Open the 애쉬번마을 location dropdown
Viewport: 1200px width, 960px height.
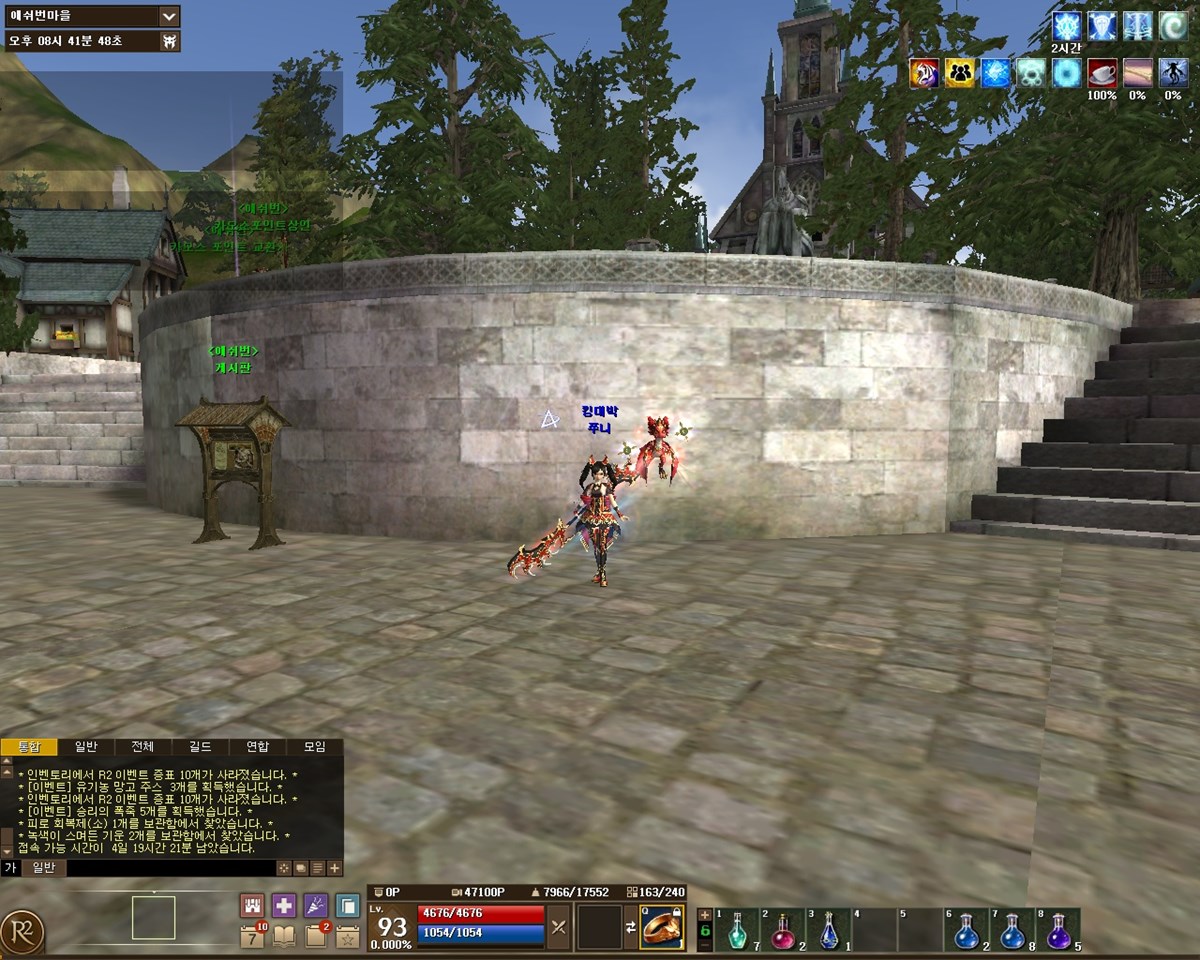click(168, 16)
